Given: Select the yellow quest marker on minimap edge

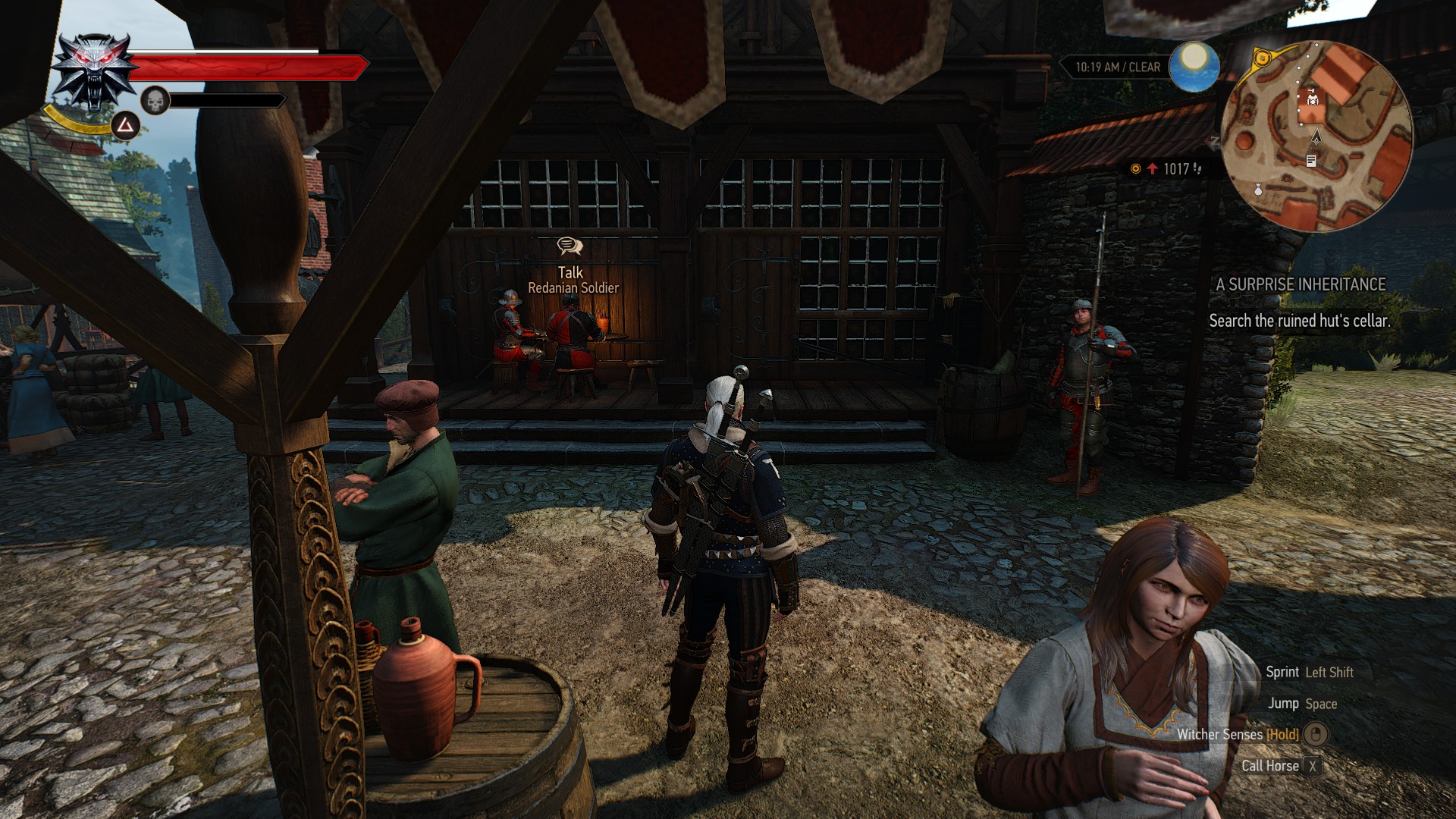Looking at the screenshot, I should (x=1261, y=57).
